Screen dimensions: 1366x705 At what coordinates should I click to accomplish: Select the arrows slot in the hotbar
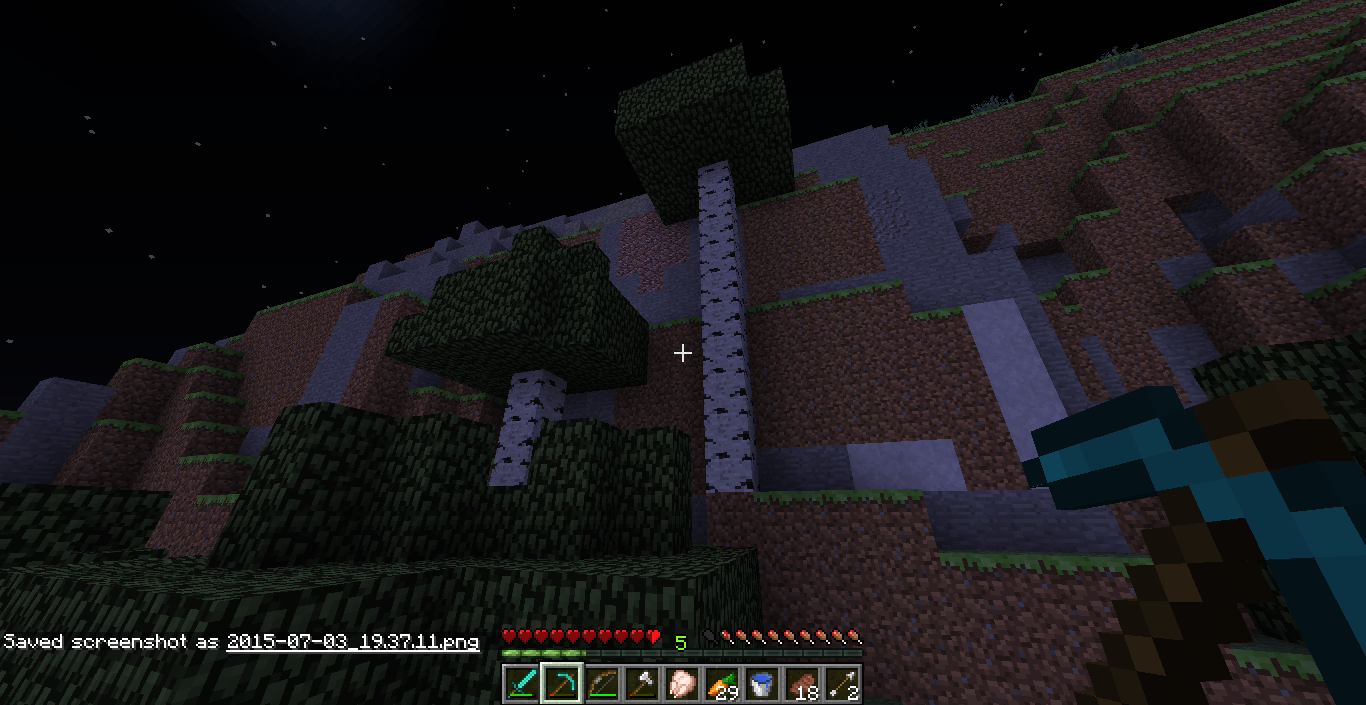841,684
